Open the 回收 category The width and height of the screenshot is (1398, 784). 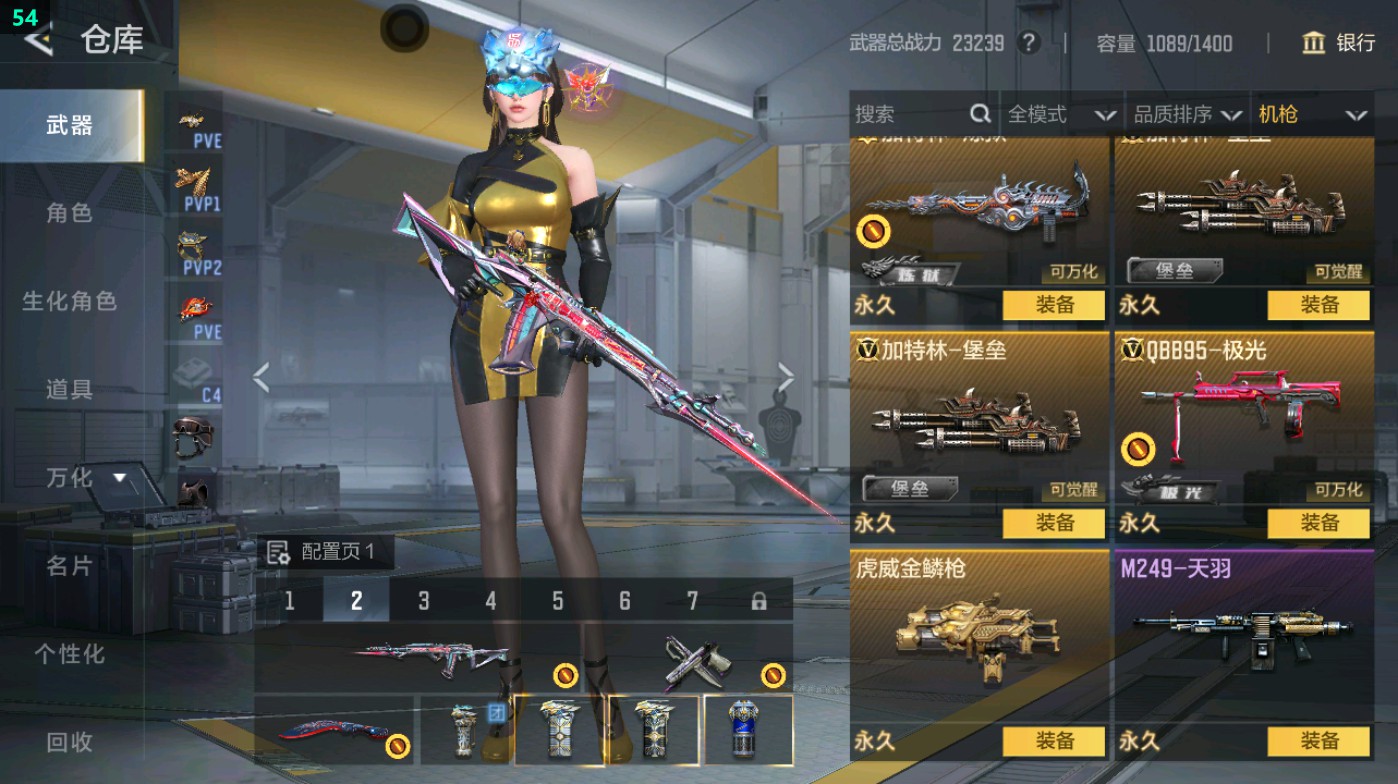pyautogui.click(x=69, y=742)
